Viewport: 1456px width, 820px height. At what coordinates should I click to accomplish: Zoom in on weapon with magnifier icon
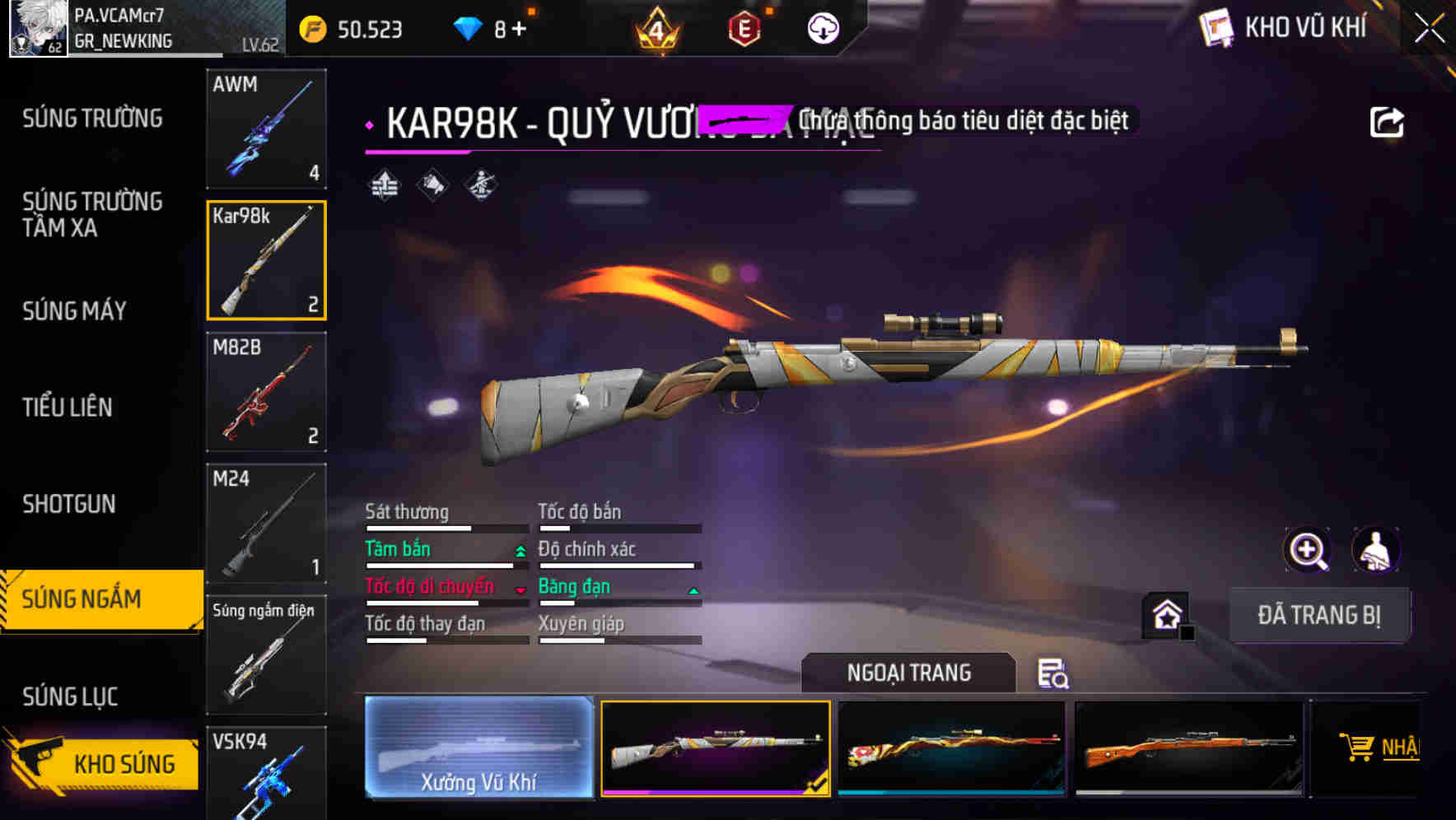(x=1305, y=550)
